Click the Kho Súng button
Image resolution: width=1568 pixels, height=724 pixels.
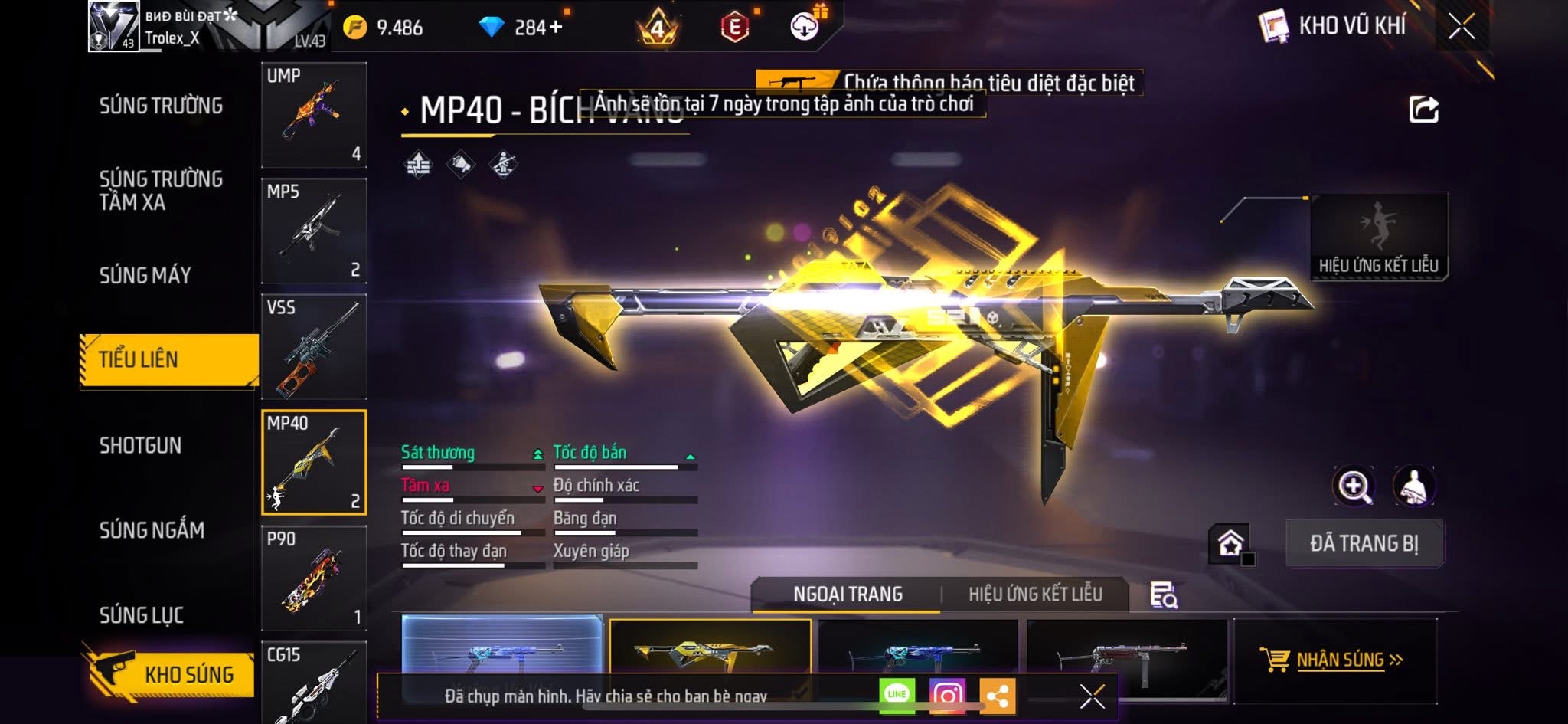coord(170,673)
